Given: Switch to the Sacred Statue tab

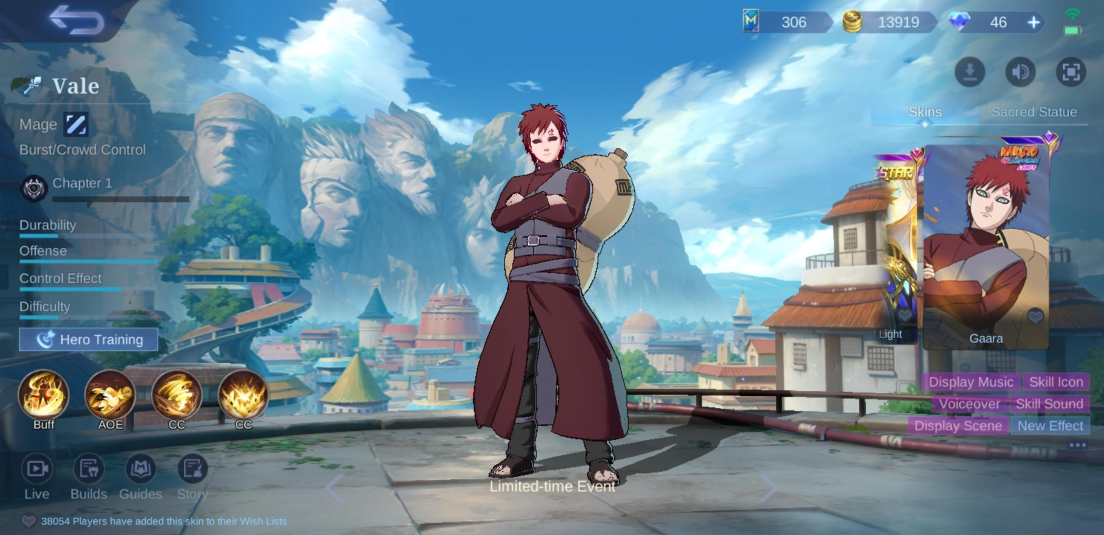Looking at the screenshot, I should (1034, 112).
